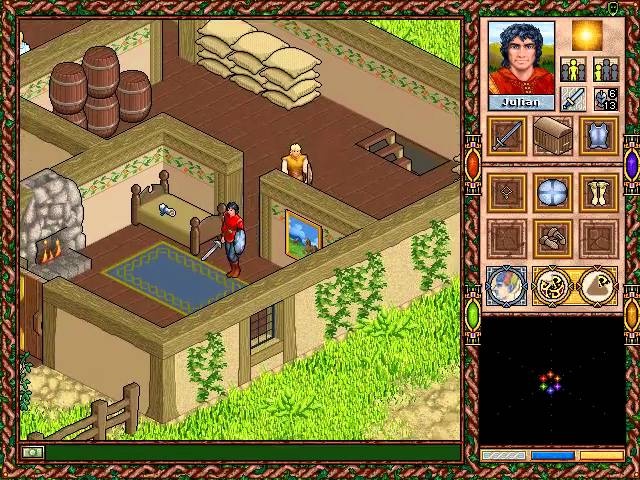
Task: Click the bone greaves equipment slot
Action: [x=599, y=192]
